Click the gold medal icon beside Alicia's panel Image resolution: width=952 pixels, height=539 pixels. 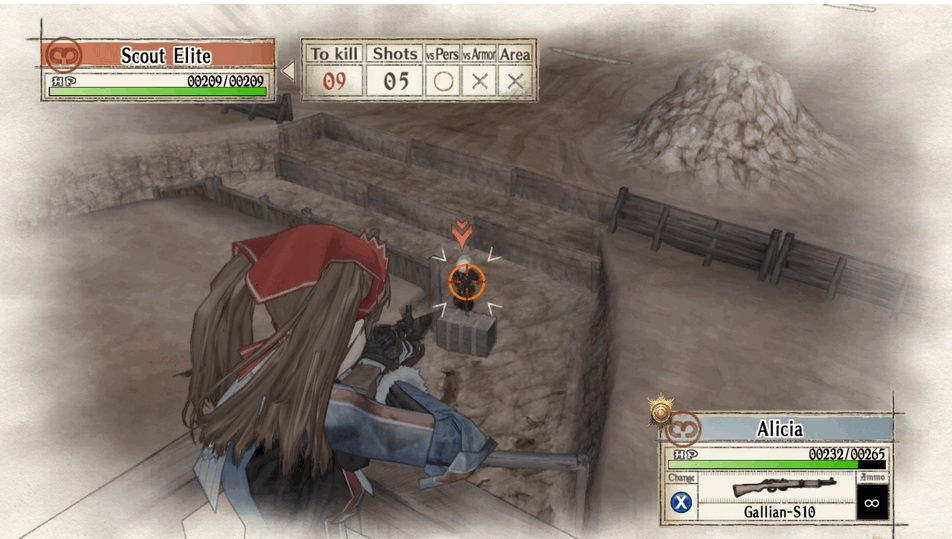(658, 409)
